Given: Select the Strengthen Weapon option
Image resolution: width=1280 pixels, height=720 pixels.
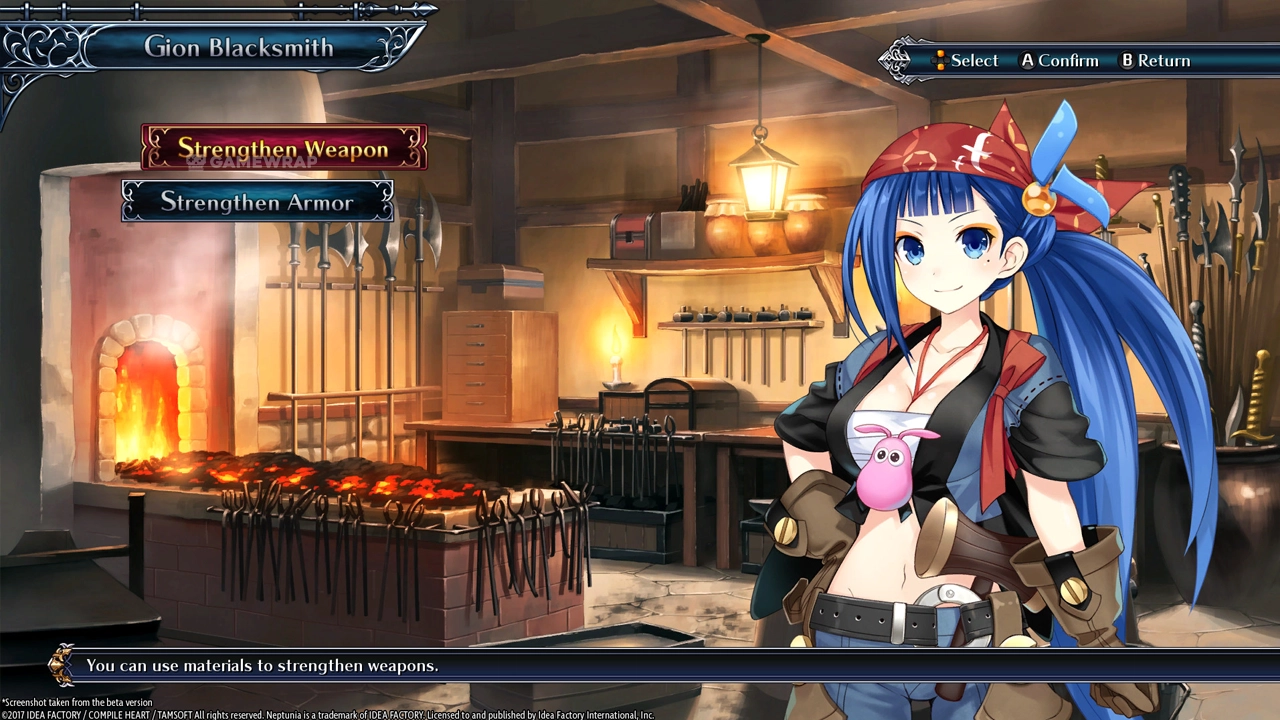Looking at the screenshot, I should (283, 149).
